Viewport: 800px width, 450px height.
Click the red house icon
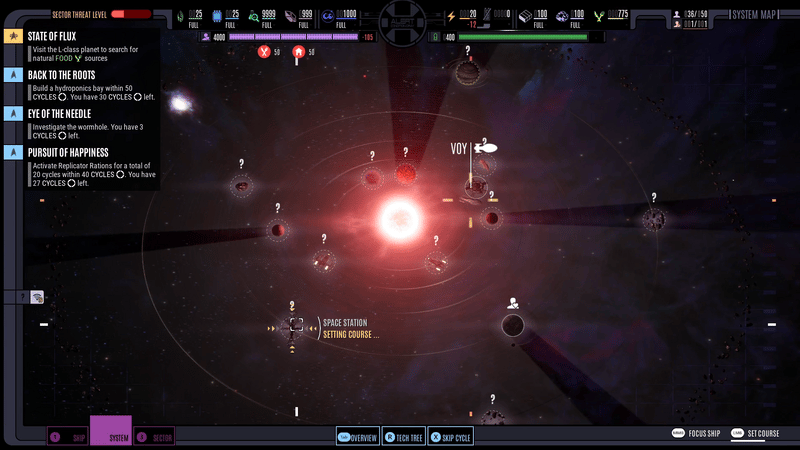click(297, 51)
